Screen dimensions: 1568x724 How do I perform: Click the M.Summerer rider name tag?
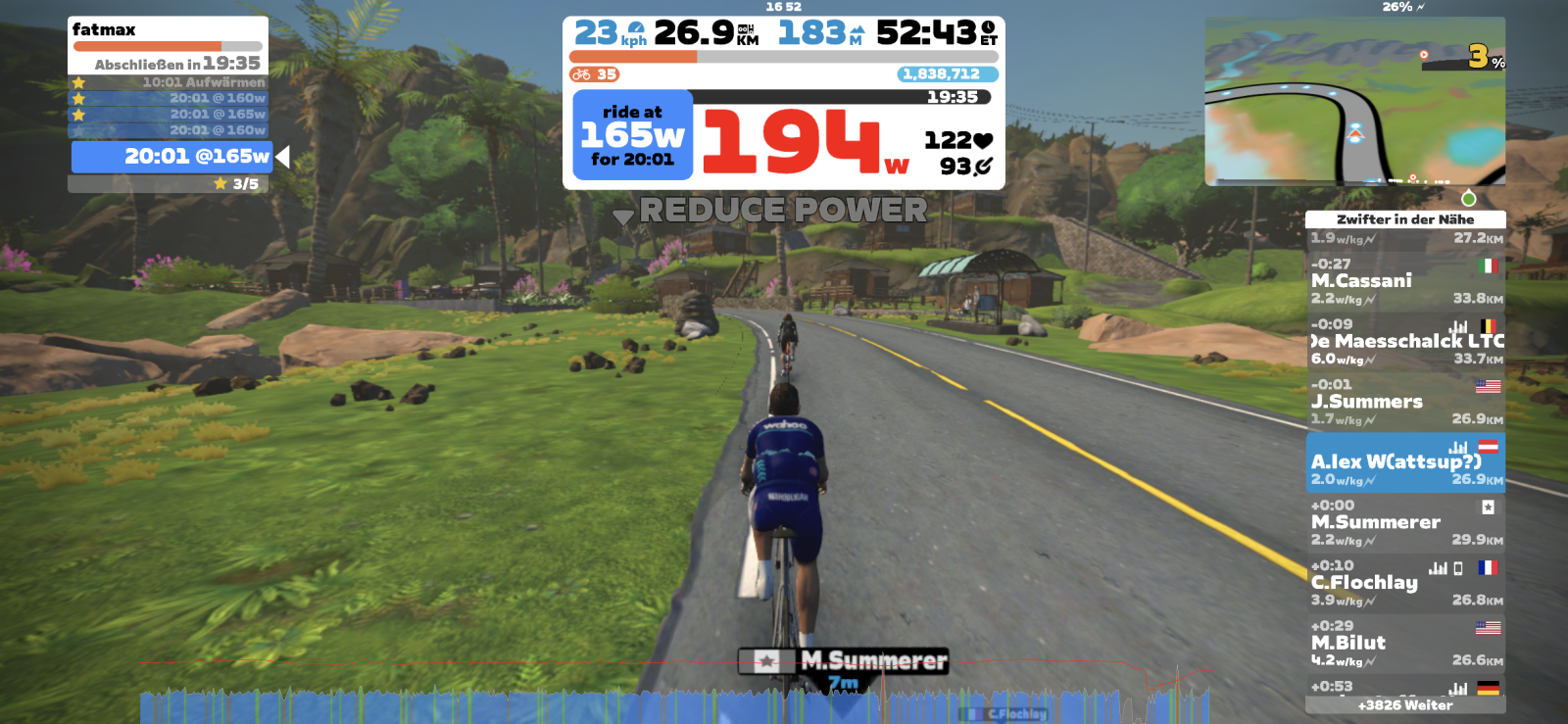[845, 661]
